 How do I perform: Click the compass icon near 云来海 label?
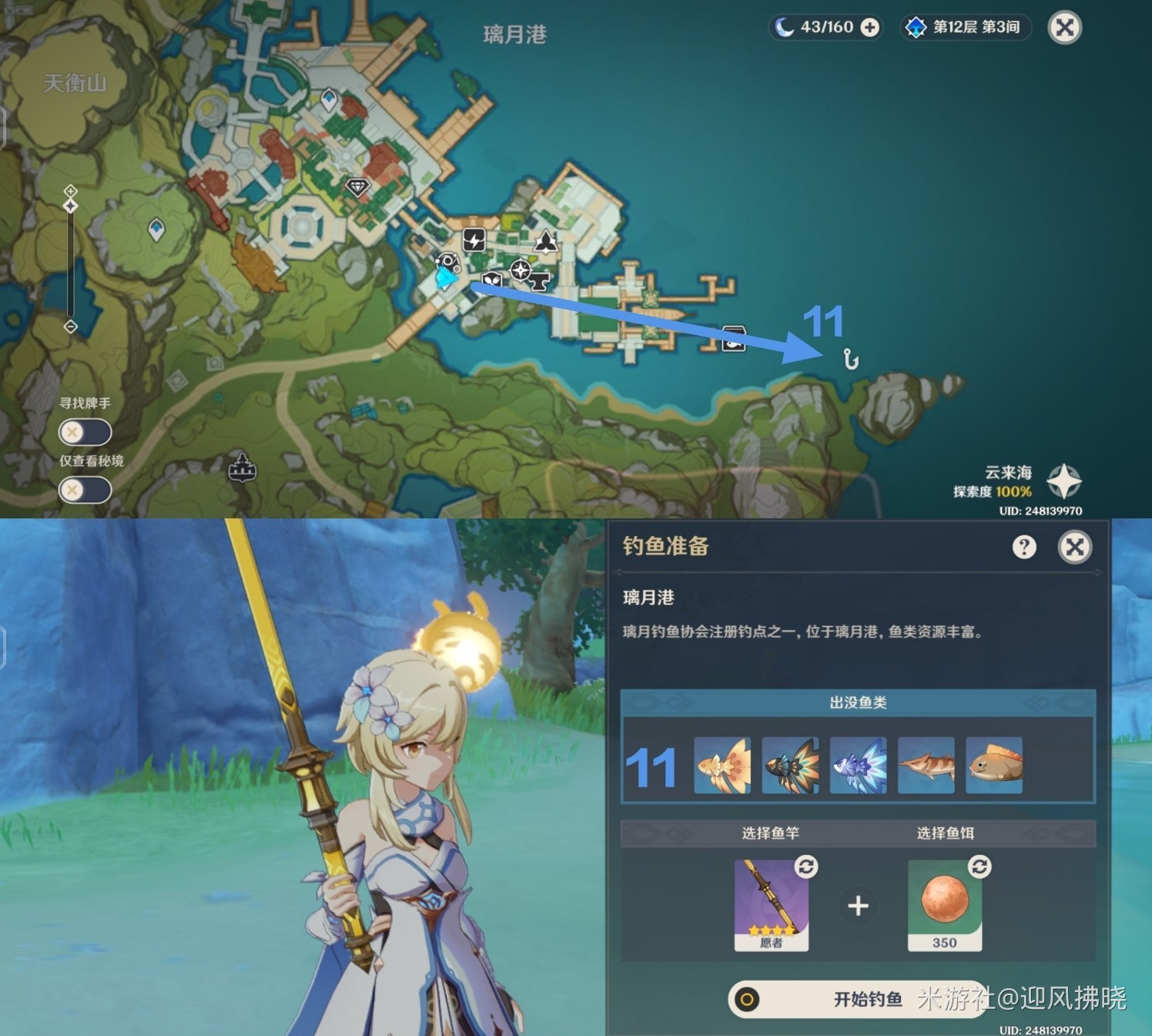[x=1063, y=481]
